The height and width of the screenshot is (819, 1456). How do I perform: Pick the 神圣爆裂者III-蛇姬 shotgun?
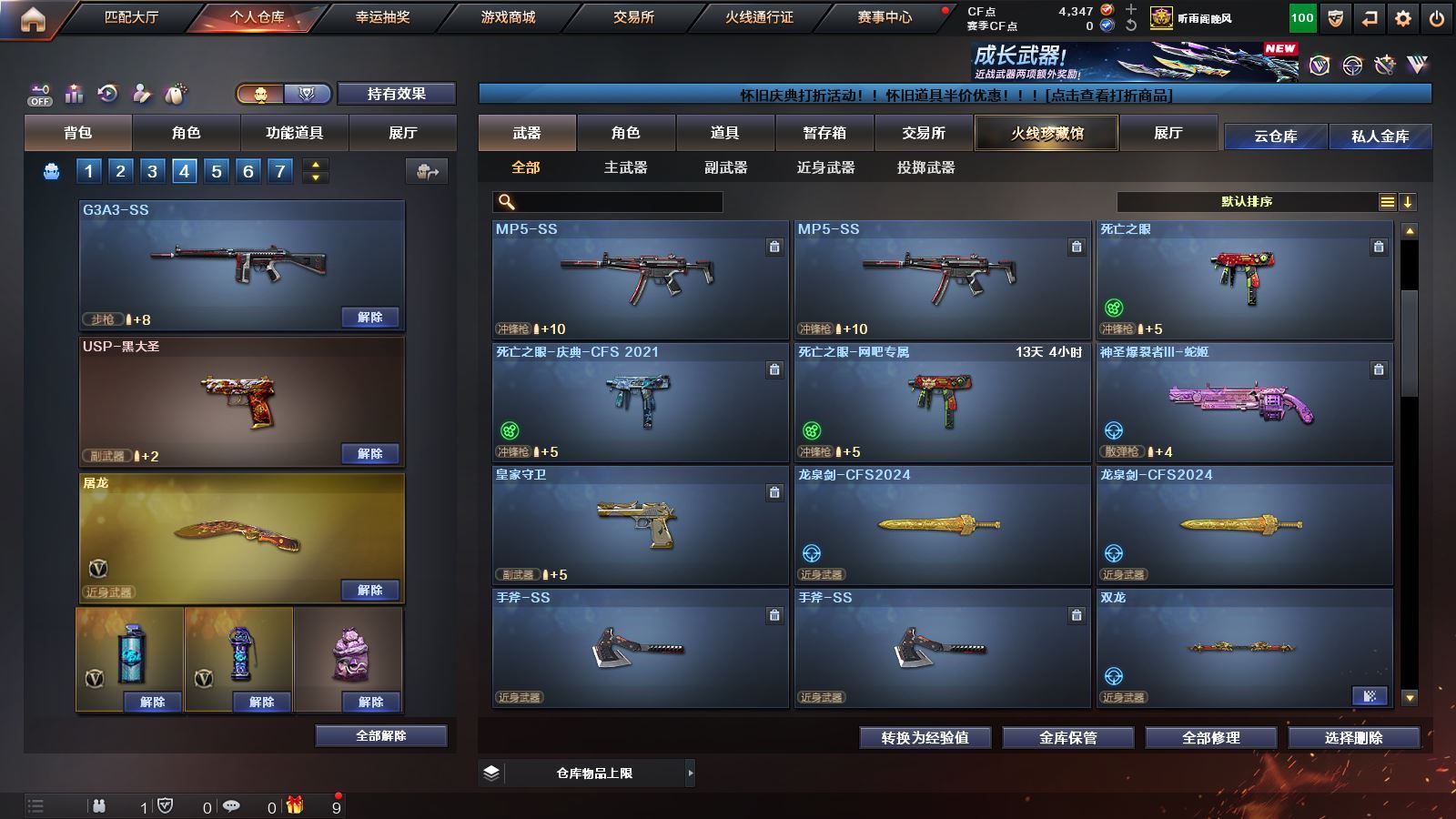click(x=1244, y=402)
